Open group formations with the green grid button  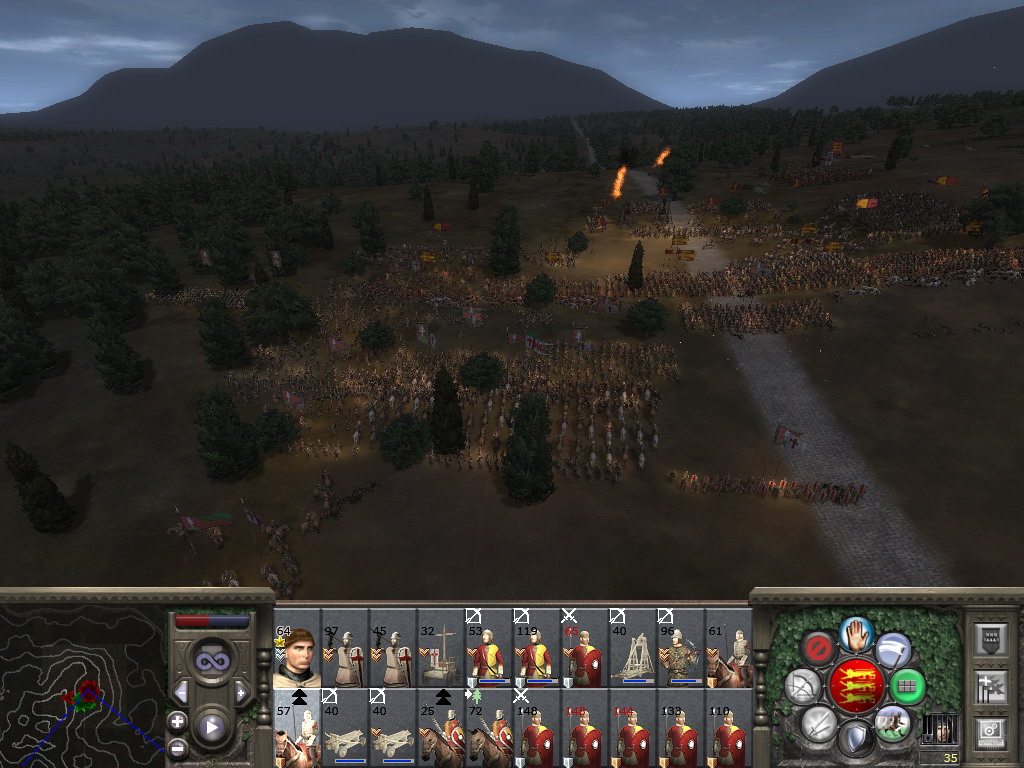[907, 687]
